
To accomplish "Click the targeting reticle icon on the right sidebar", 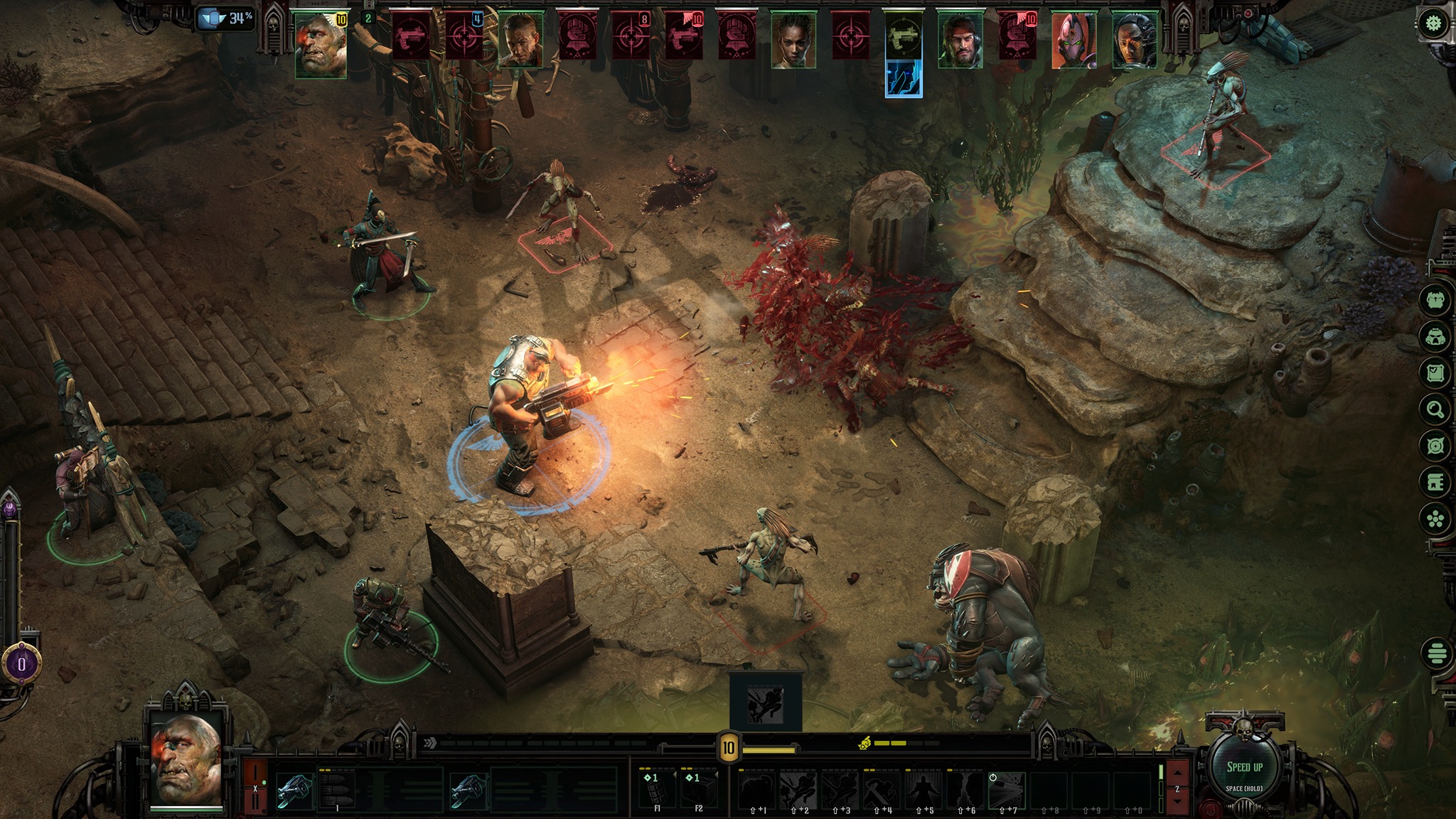I will coord(1437,444).
